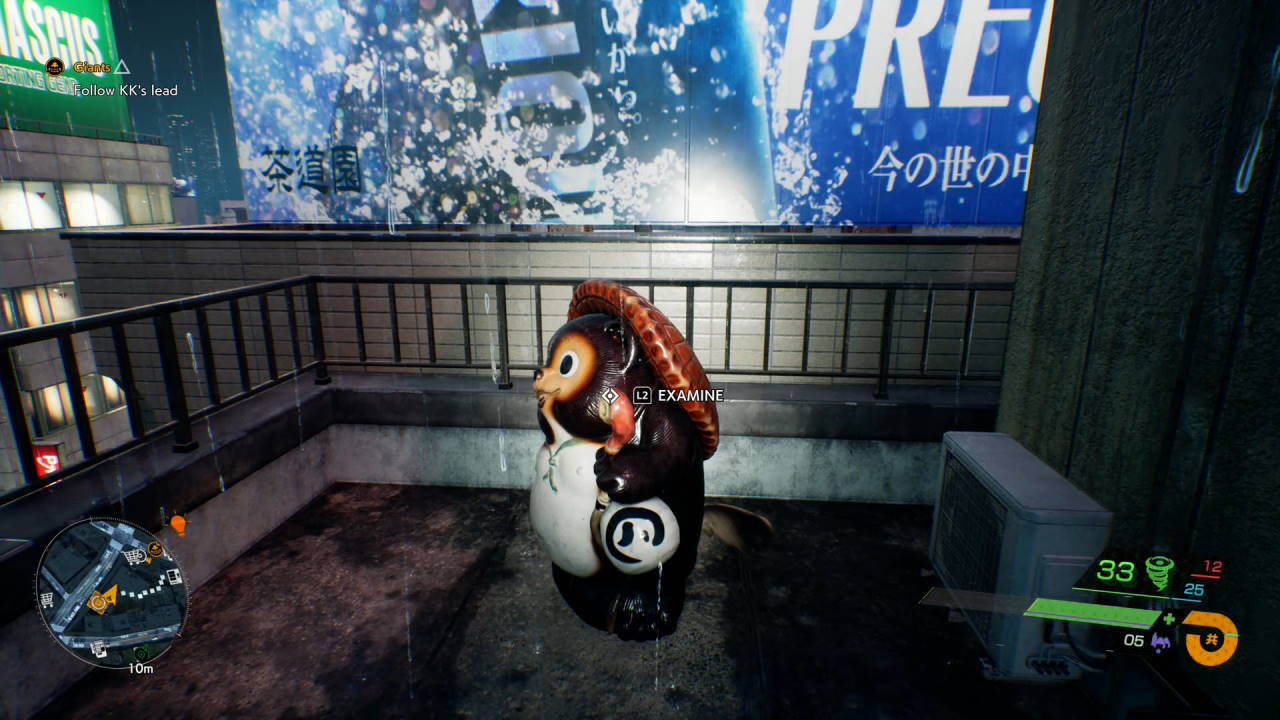Select the green wind ether tornado icon

pyautogui.click(x=1160, y=572)
